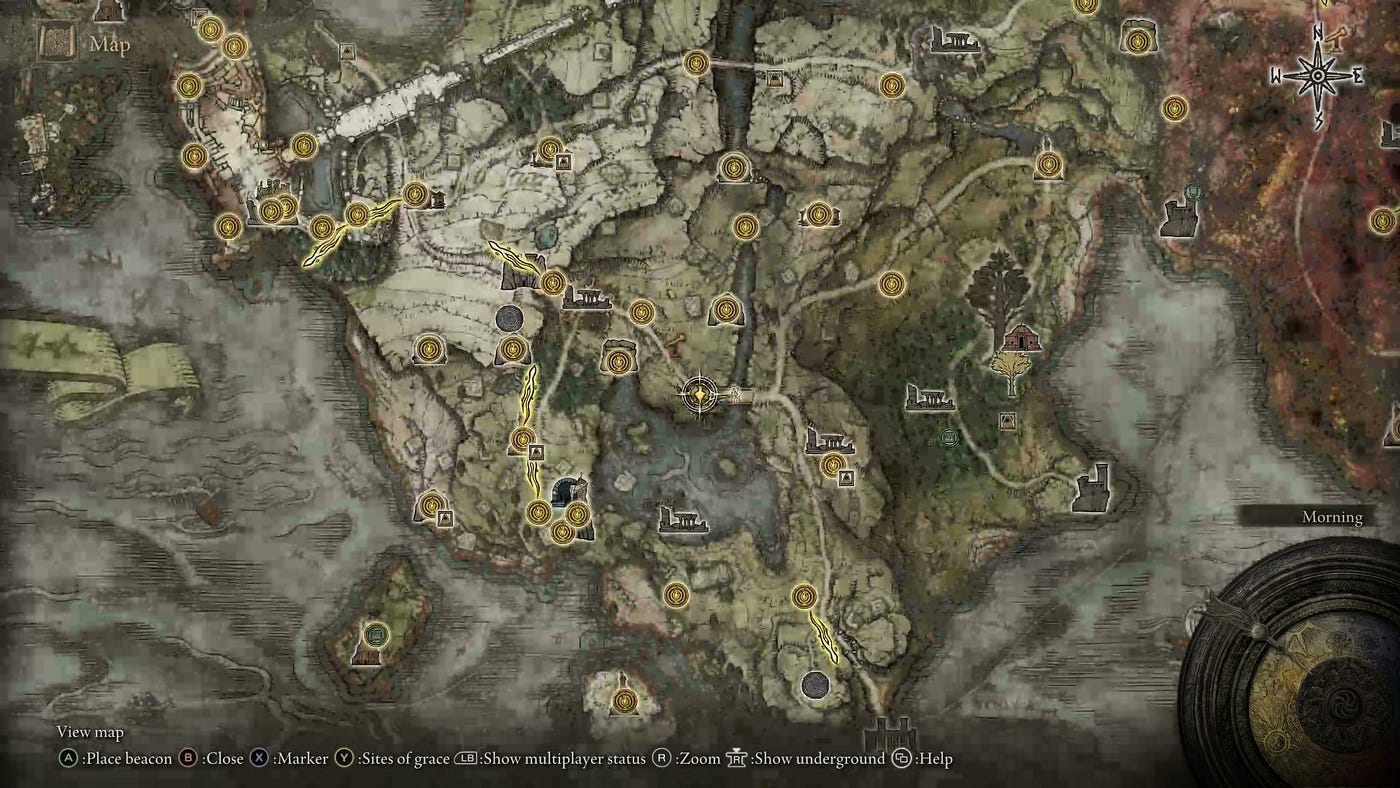The width and height of the screenshot is (1400, 788).
Task: Click the Map scroll icon in header
Action: (56, 42)
